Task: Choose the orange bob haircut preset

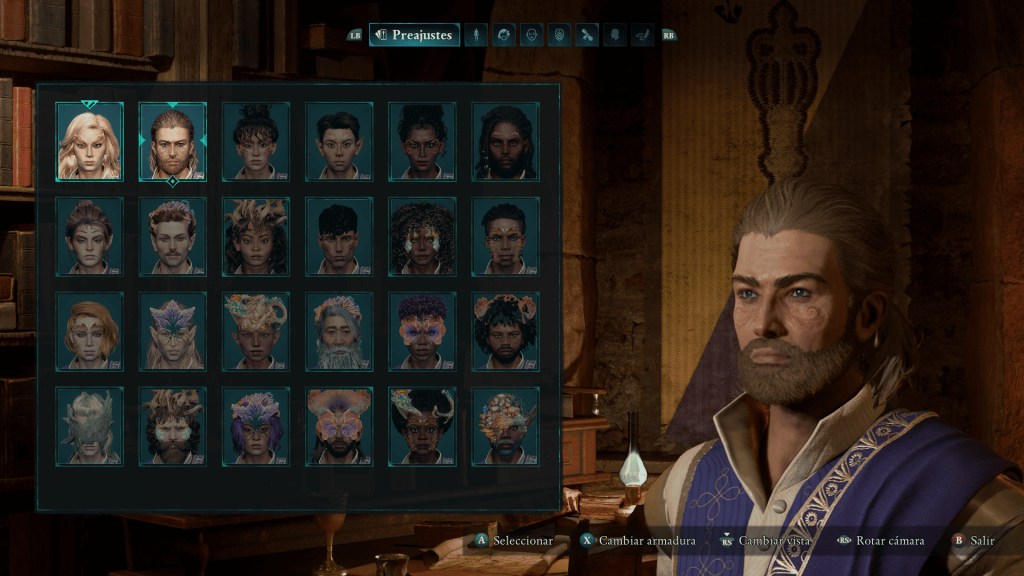Action: coord(90,331)
